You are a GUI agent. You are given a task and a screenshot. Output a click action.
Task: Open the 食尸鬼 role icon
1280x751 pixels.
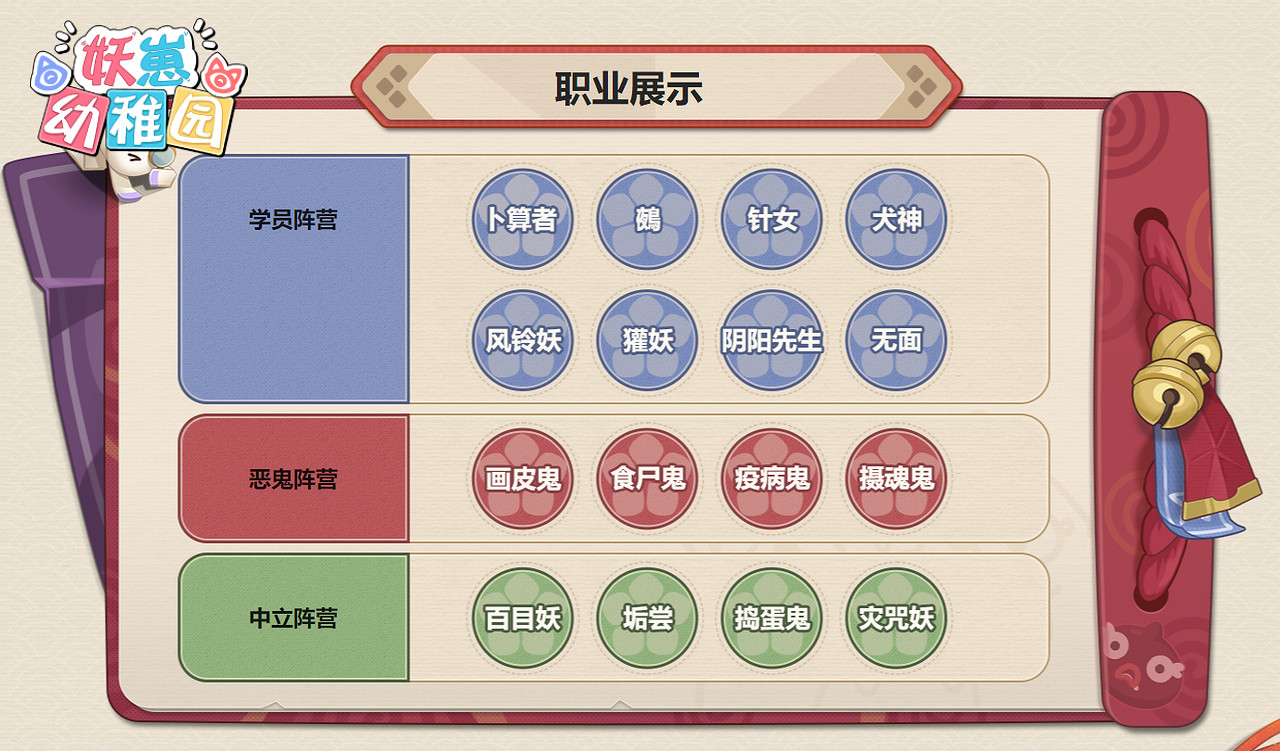tap(647, 480)
